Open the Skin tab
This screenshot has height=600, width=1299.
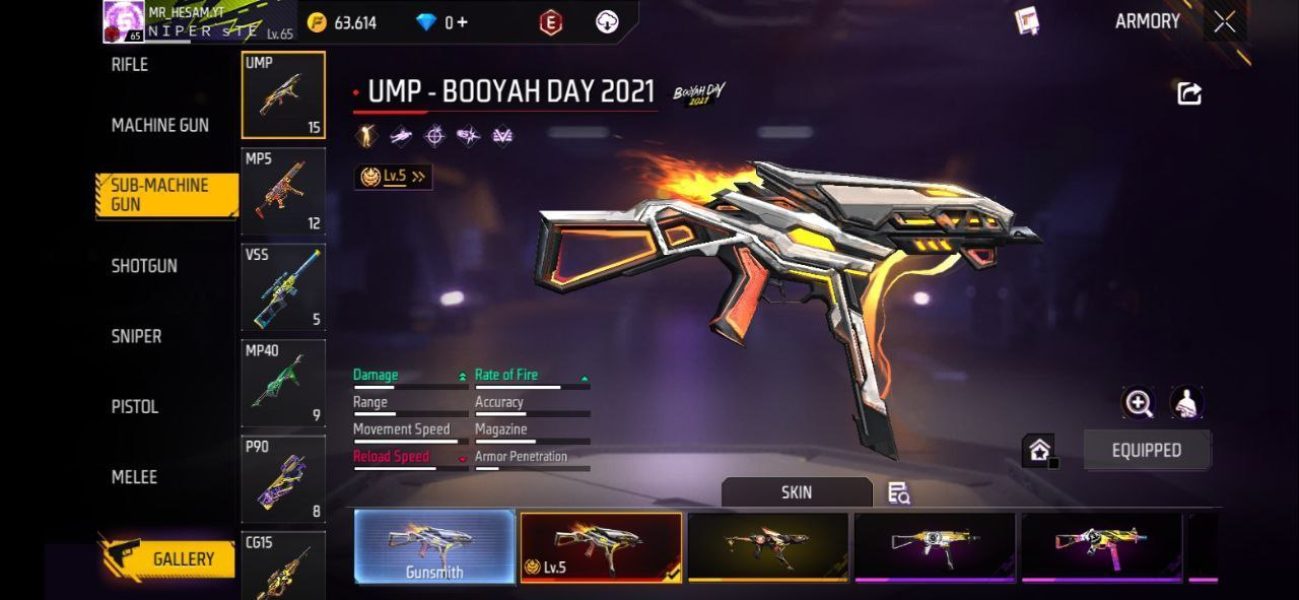coord(796,492)
